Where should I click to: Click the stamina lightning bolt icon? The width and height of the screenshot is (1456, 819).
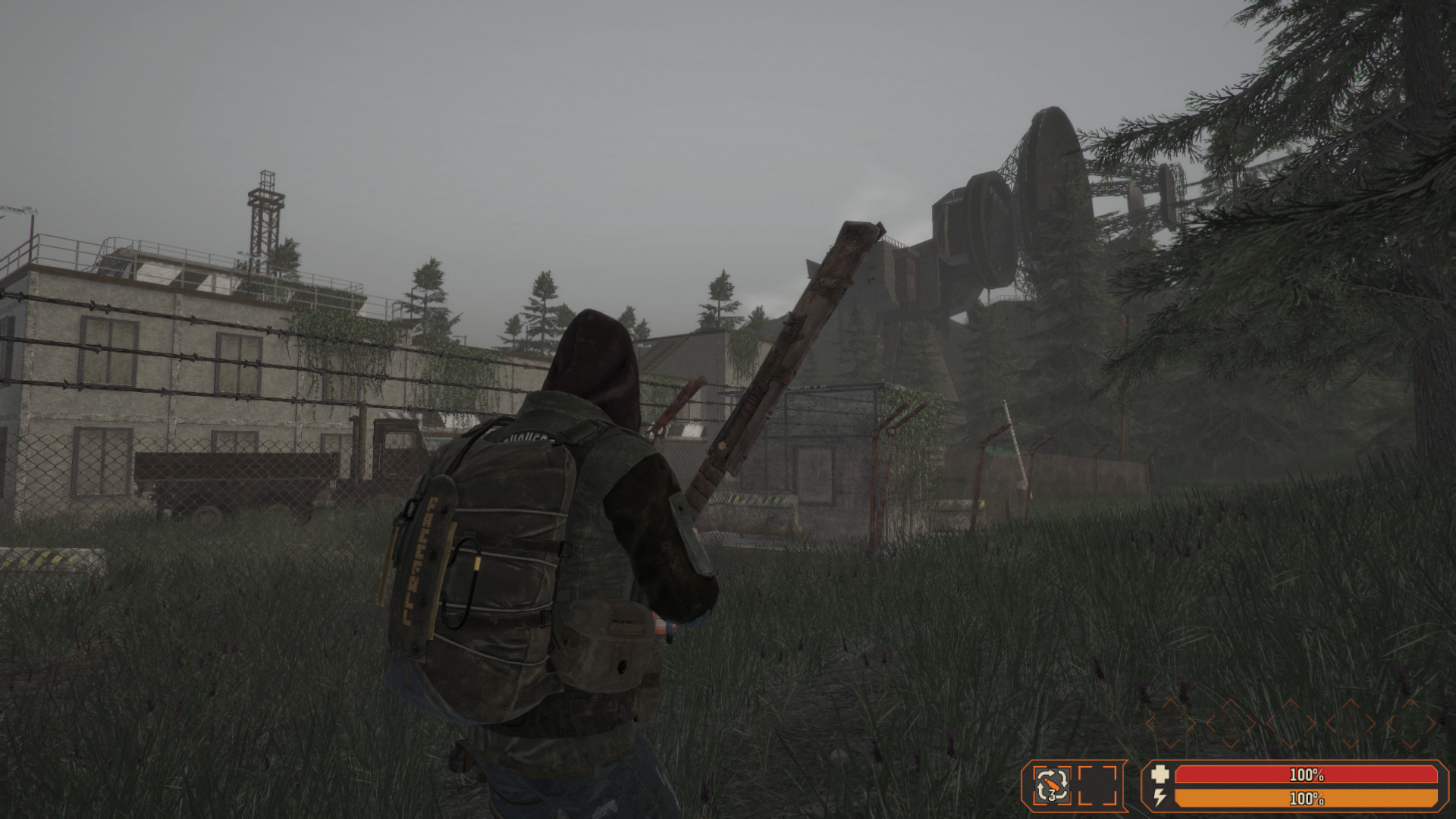[x=1159, y=797]
